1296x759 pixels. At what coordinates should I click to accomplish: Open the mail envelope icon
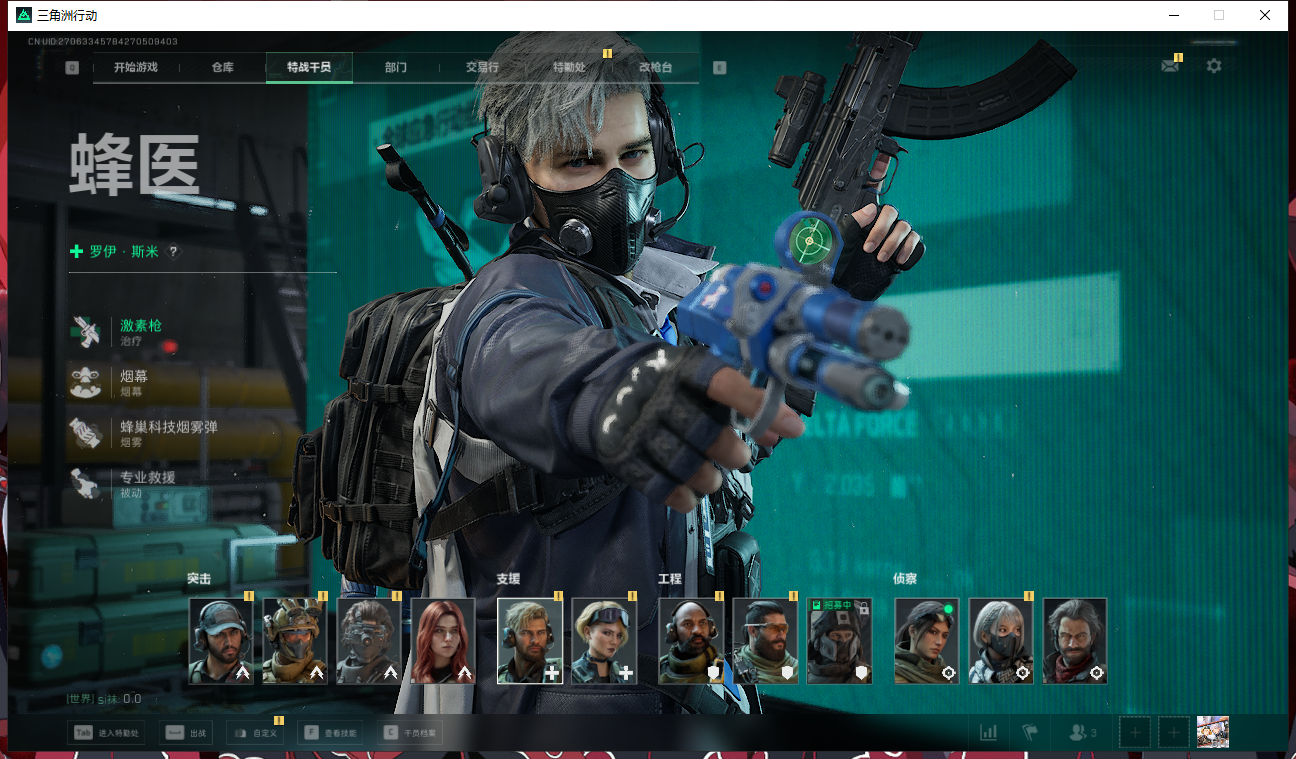pos(1169,66)
